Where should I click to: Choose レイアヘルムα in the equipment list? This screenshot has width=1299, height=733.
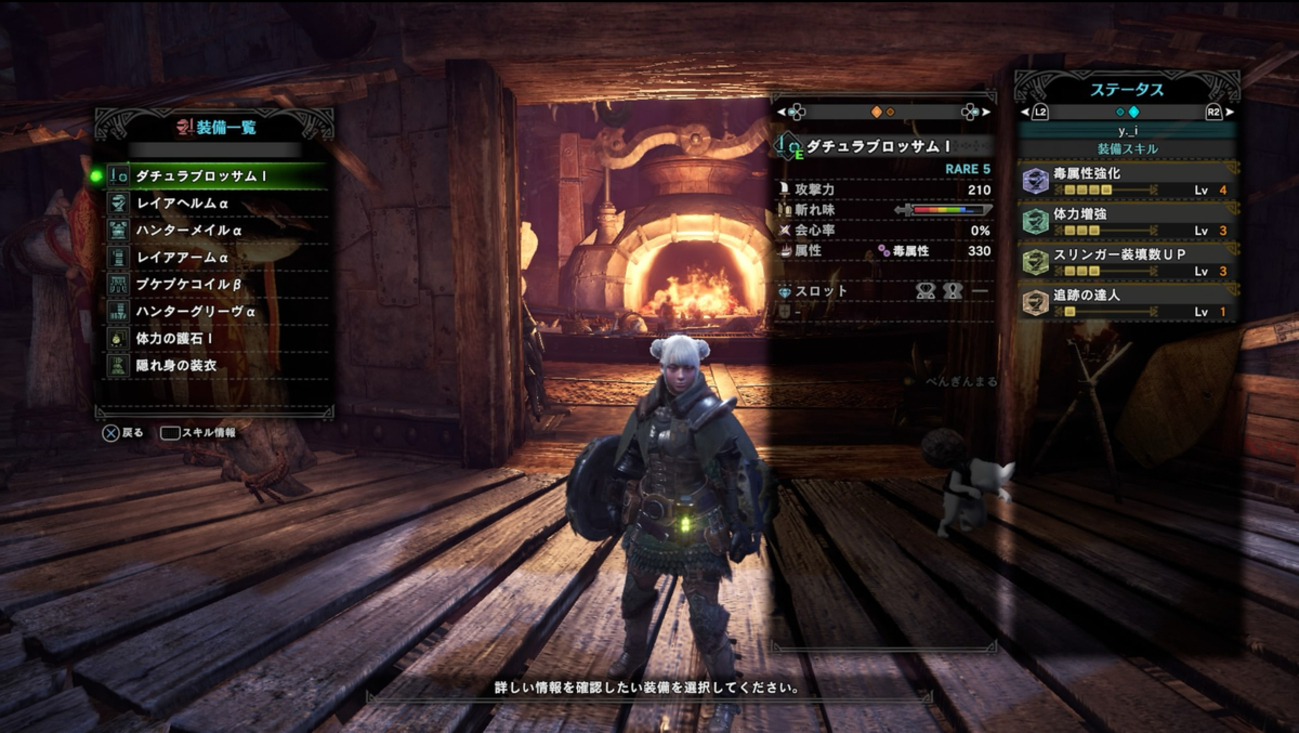pos(215,203)
